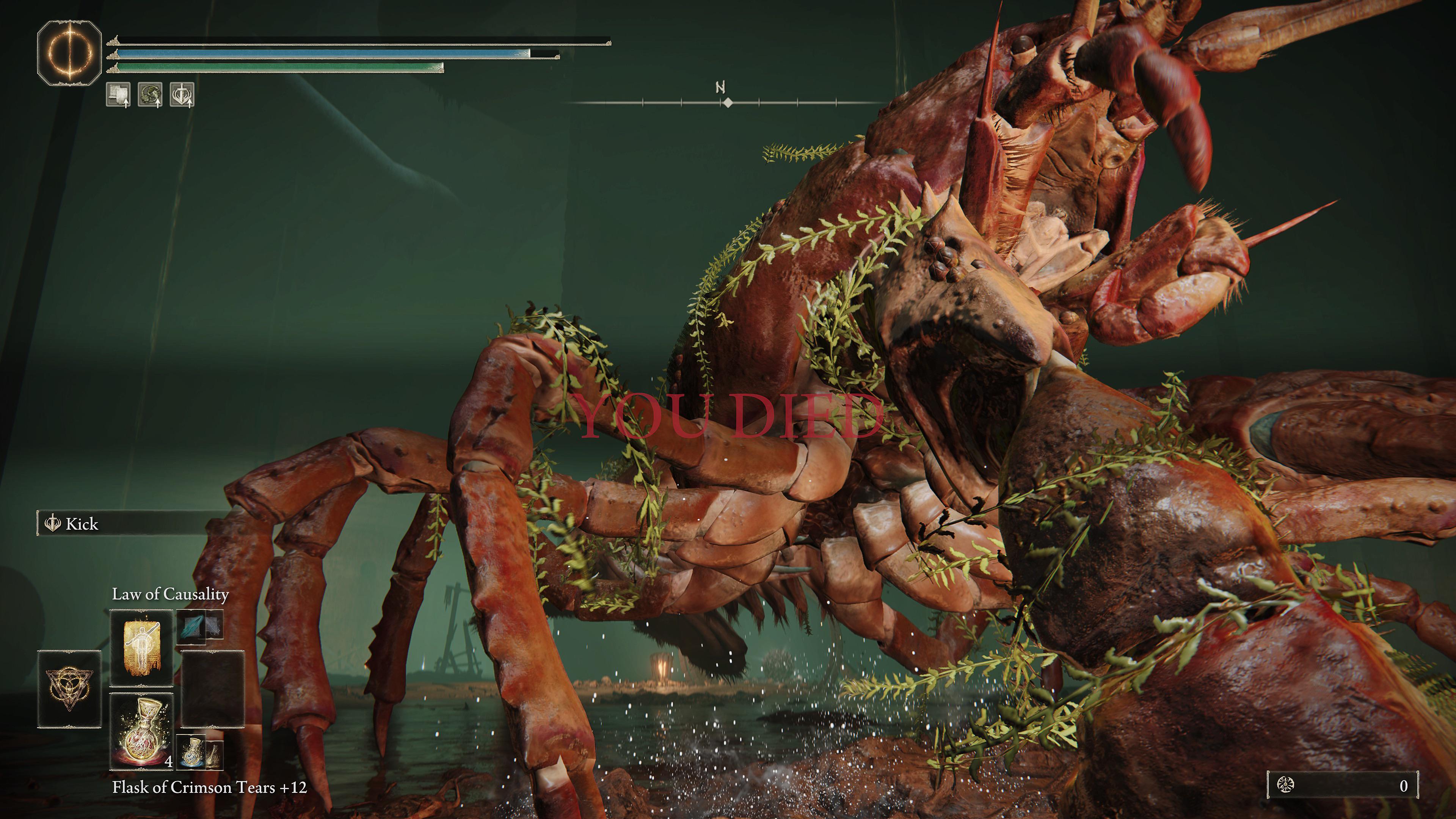This screenshot has width=1456, height=819.
Task: Select the golden triangle seal weapon slot
Action: [x=69, y=689]
